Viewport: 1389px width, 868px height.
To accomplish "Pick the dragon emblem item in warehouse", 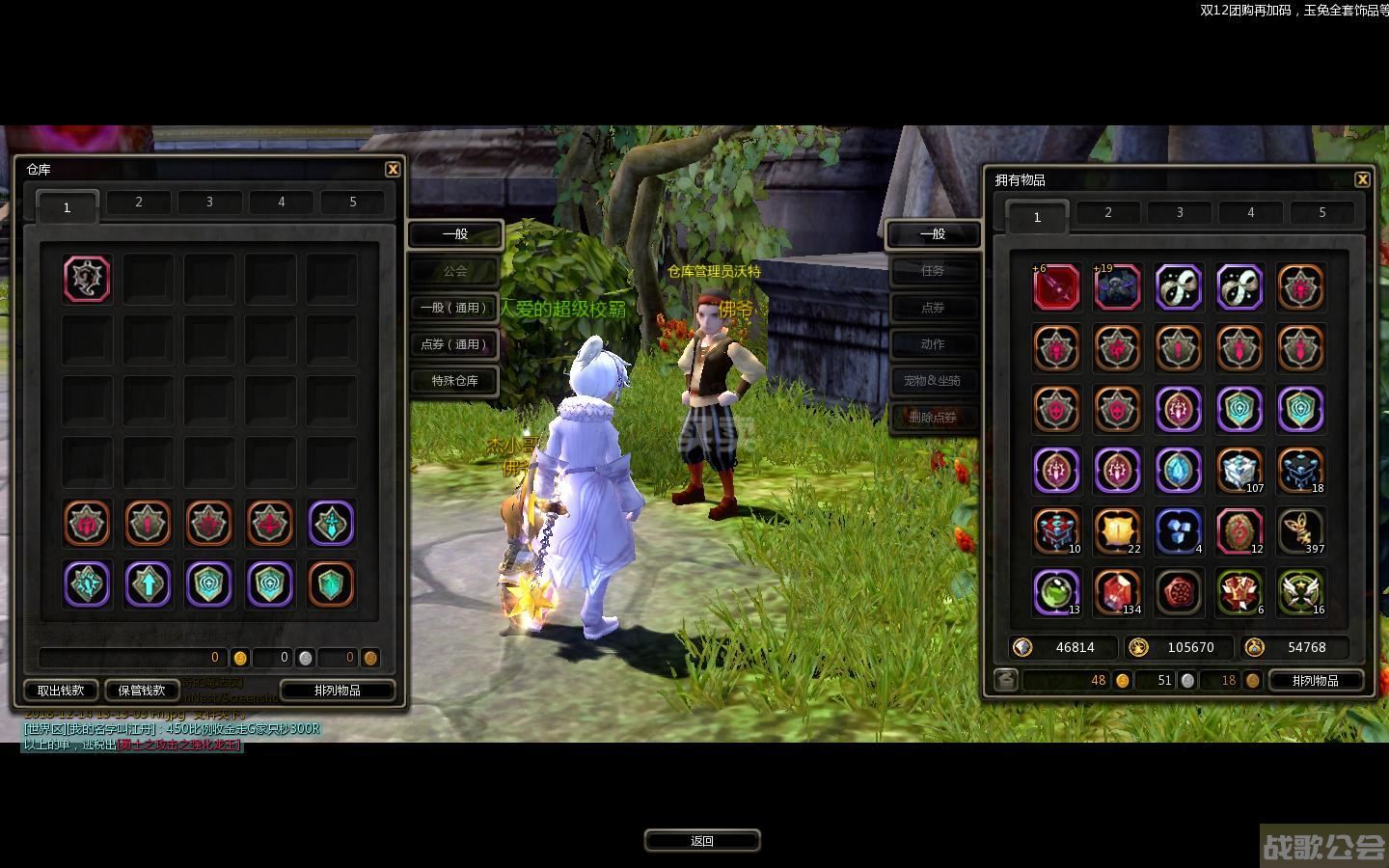I will pos(88,279).
